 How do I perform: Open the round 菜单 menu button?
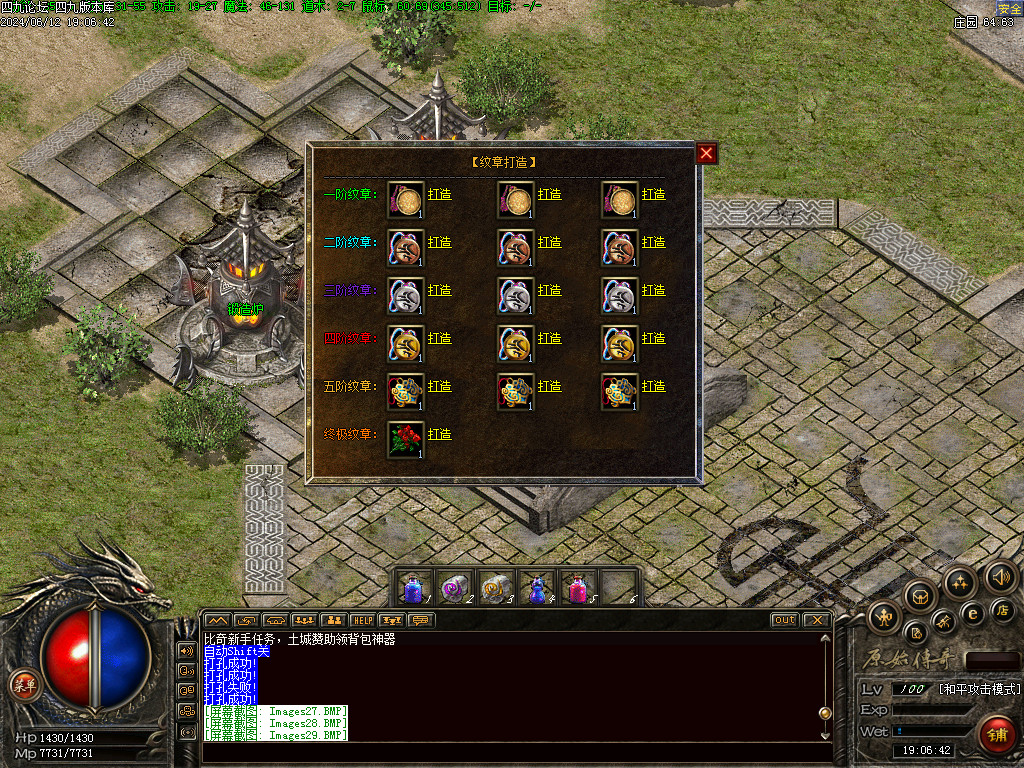point(23,685)
